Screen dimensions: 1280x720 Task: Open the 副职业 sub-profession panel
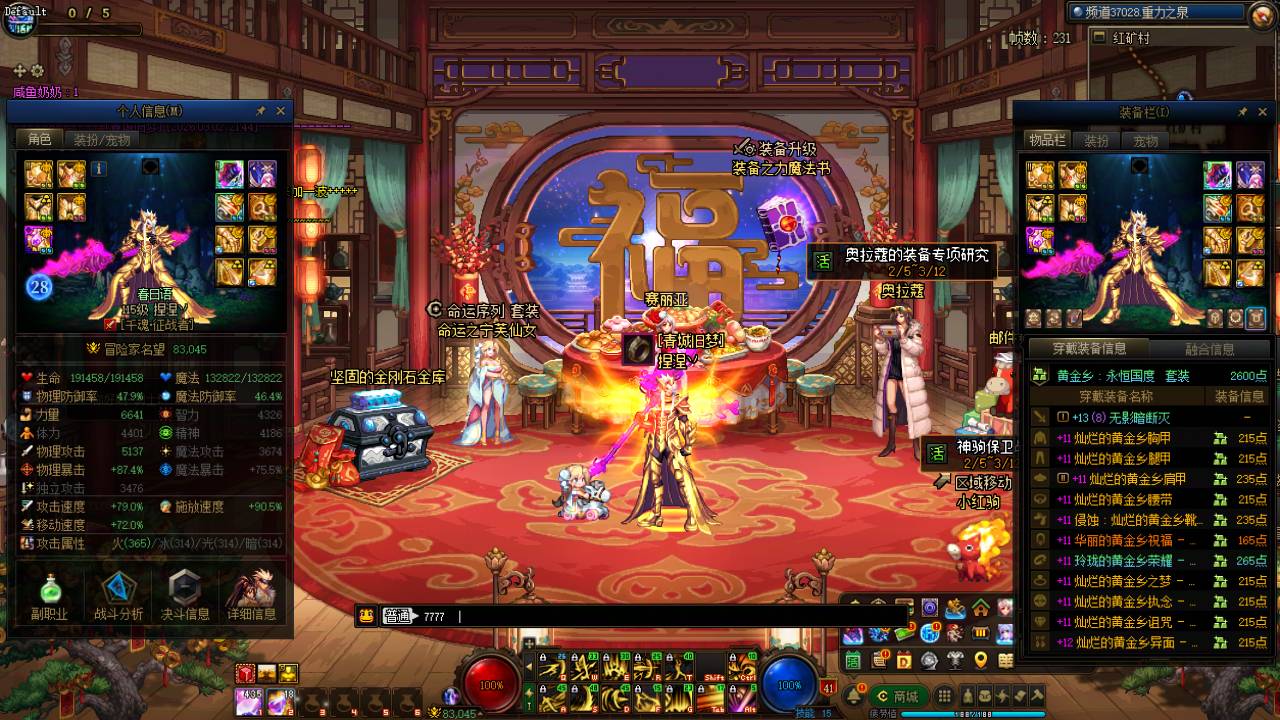48,597
